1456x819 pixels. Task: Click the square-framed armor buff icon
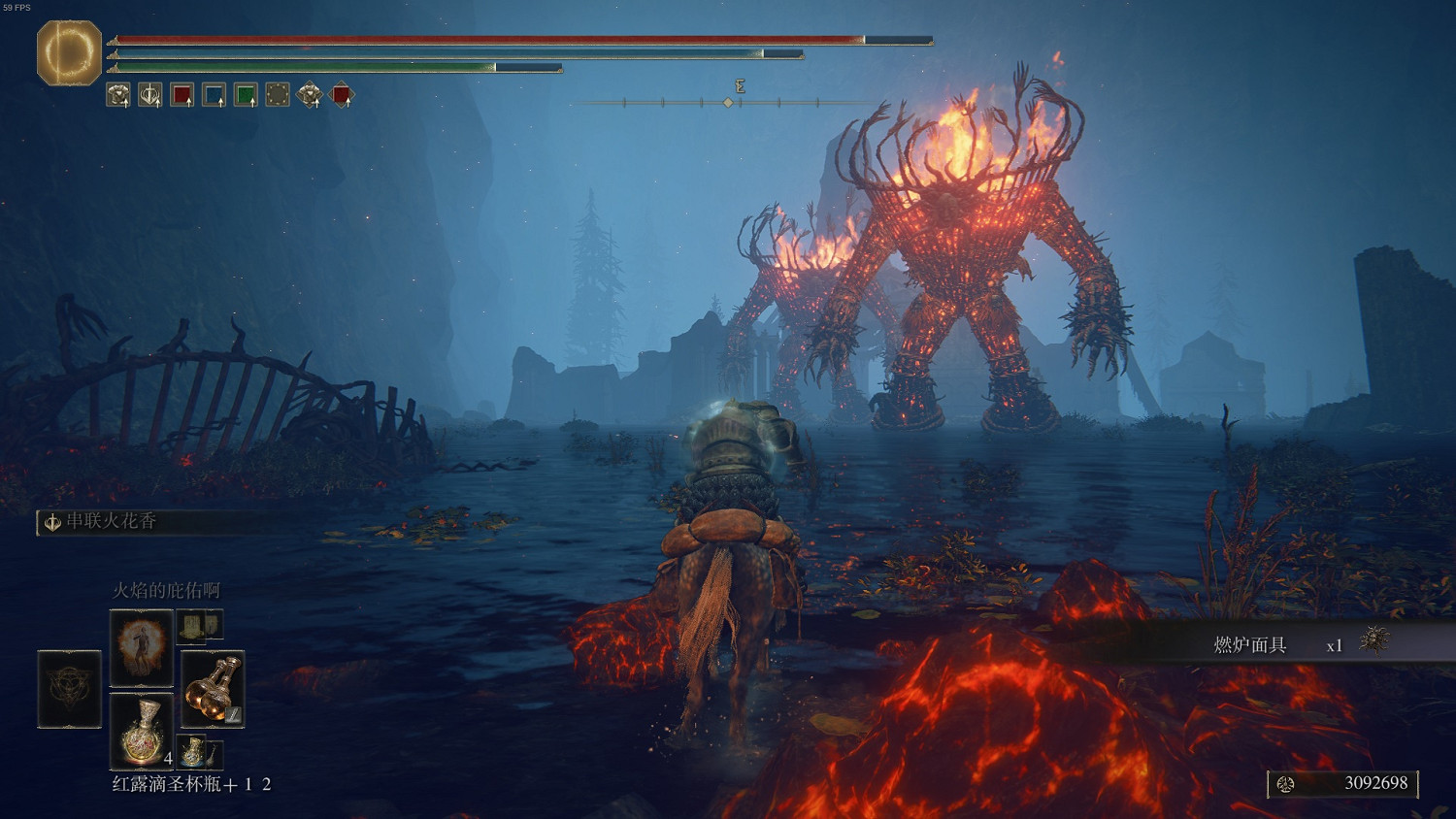[x=118, y=95]
